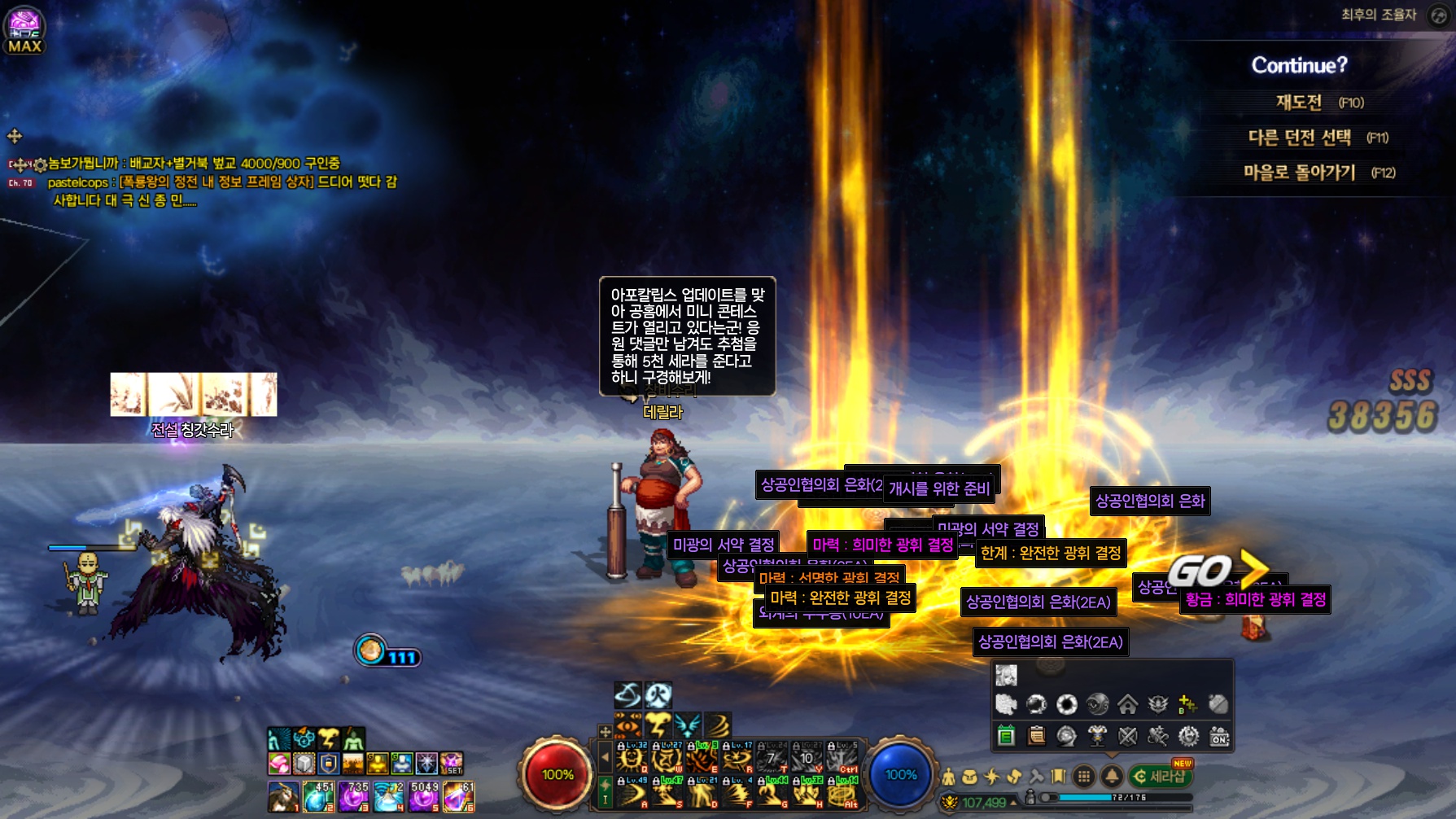Open the bookmark banner icon
This screenshot has height=819, width=1456.
[x=1058, y=777]
